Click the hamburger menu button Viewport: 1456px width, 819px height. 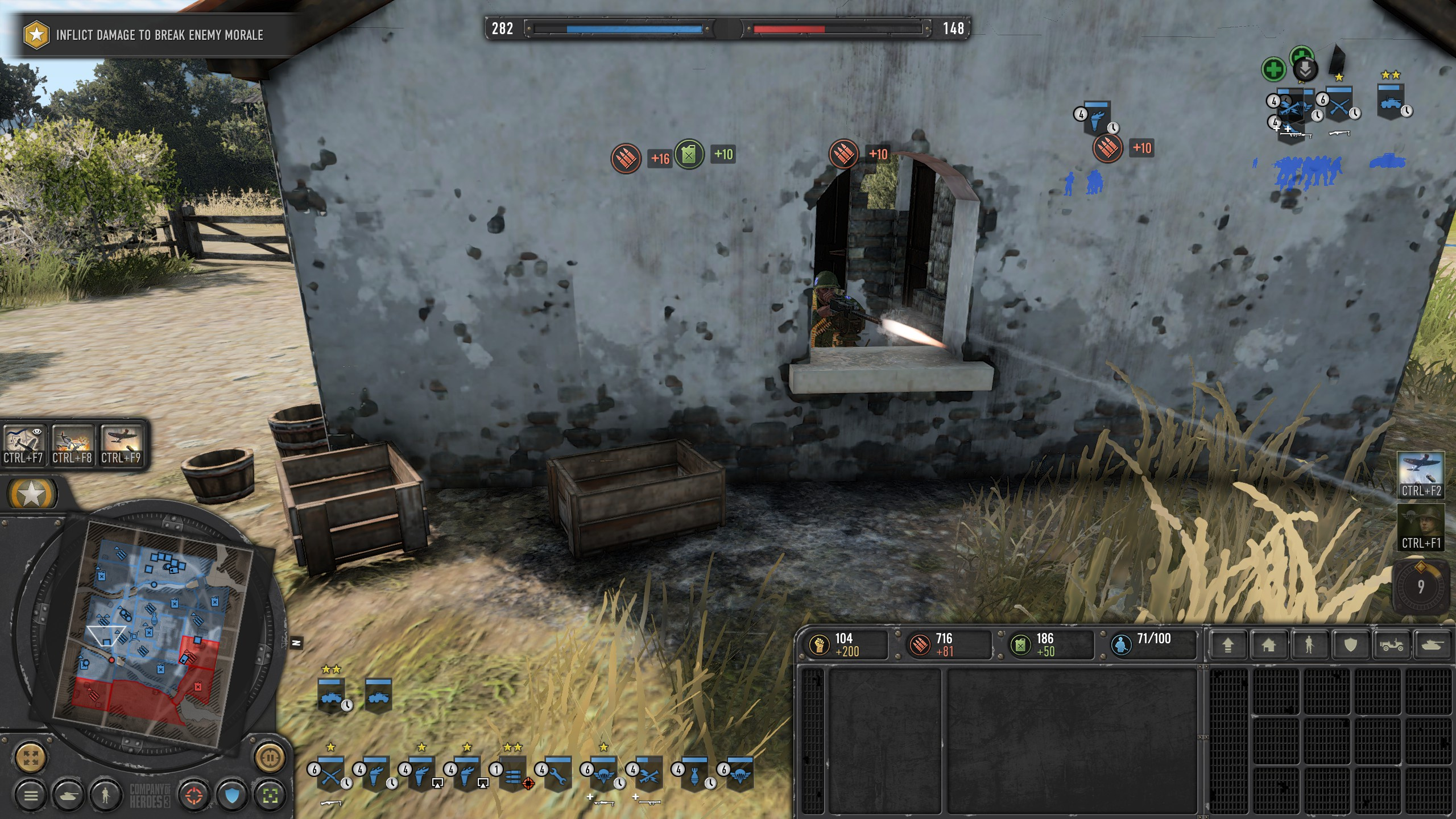31,796
